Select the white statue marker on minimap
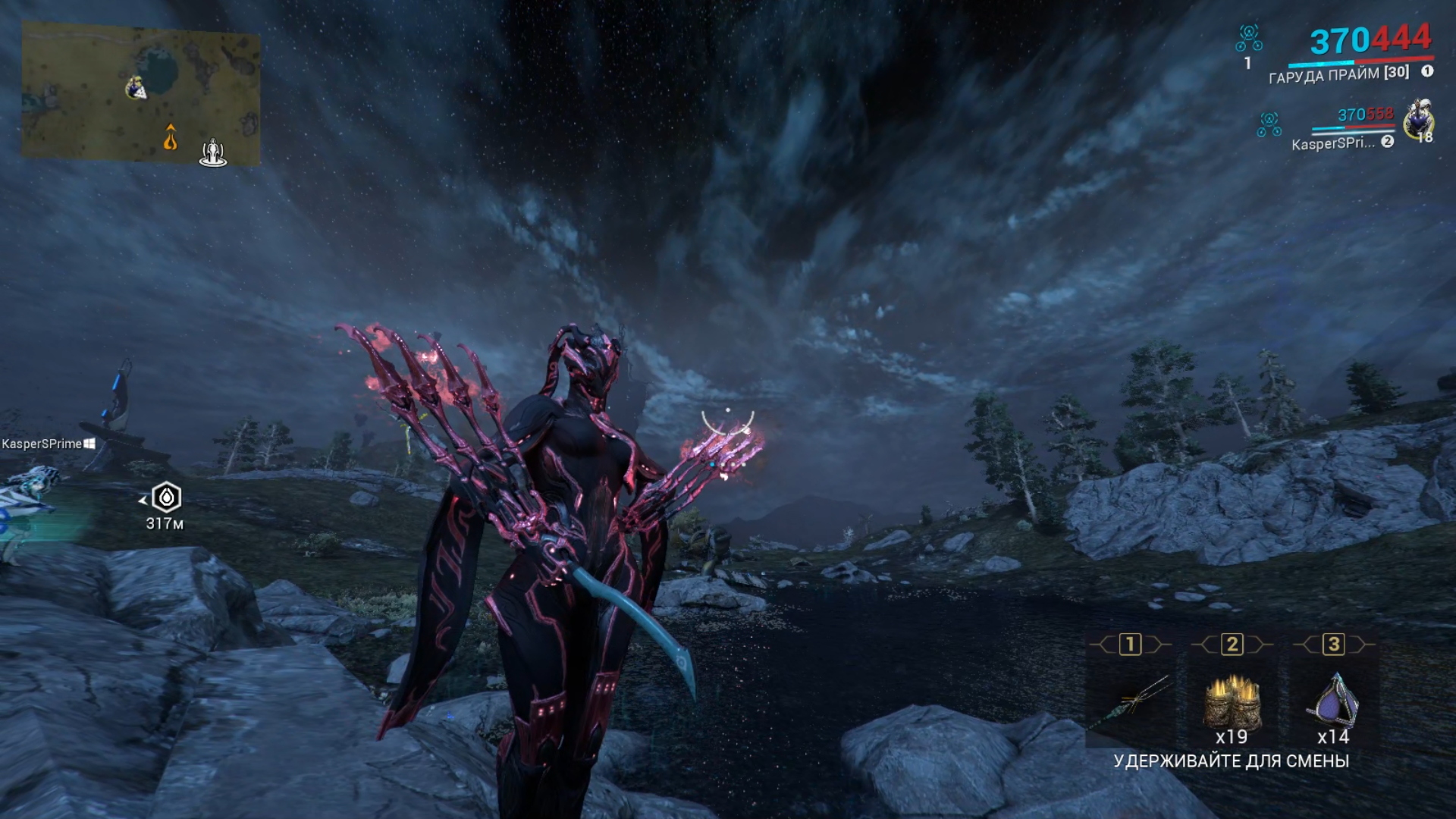The width and height of the screenshot is (1456, 819). click(213, 152)
